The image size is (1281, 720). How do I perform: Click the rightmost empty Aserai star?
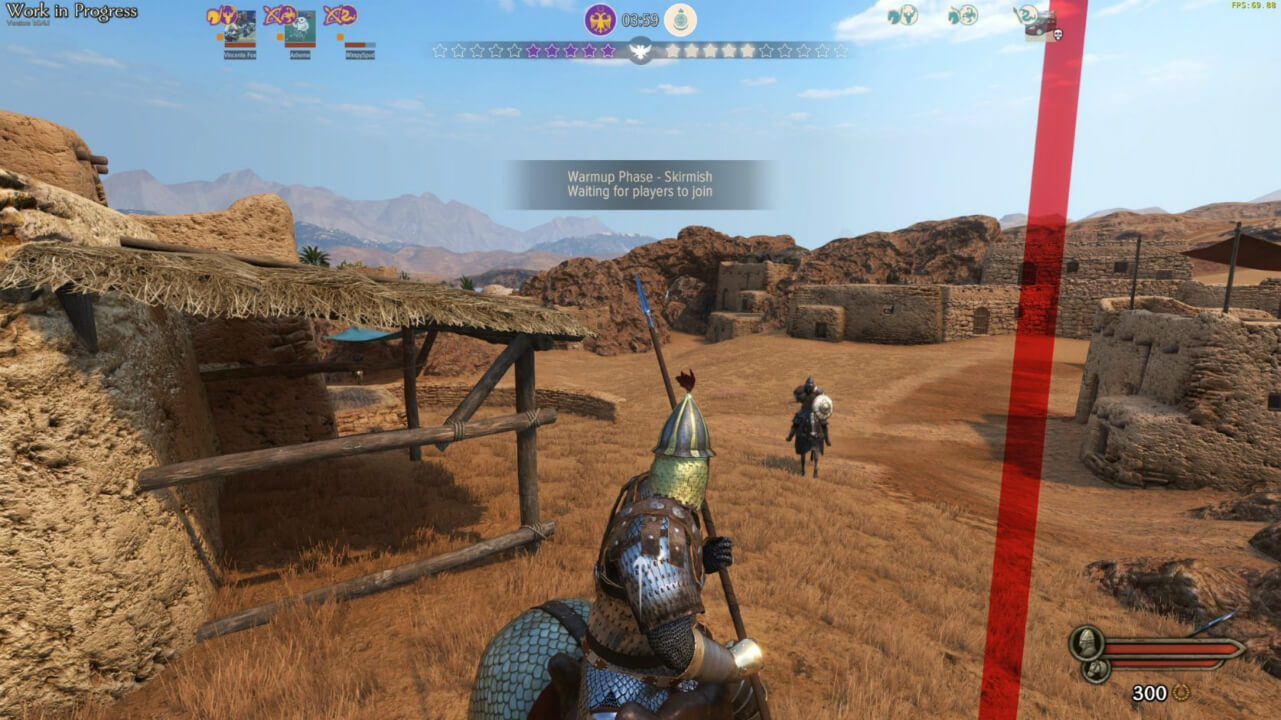(x=840, y=51)
